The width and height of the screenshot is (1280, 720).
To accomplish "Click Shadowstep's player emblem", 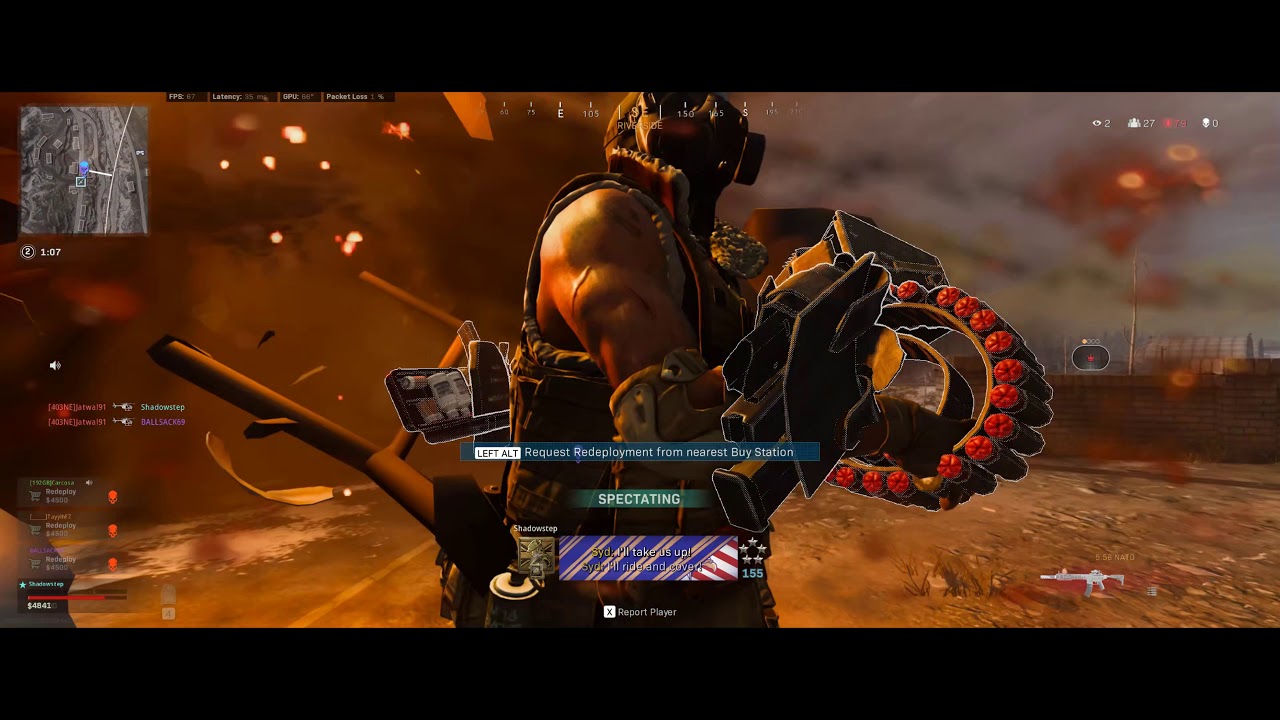I will tap(536, 557).
